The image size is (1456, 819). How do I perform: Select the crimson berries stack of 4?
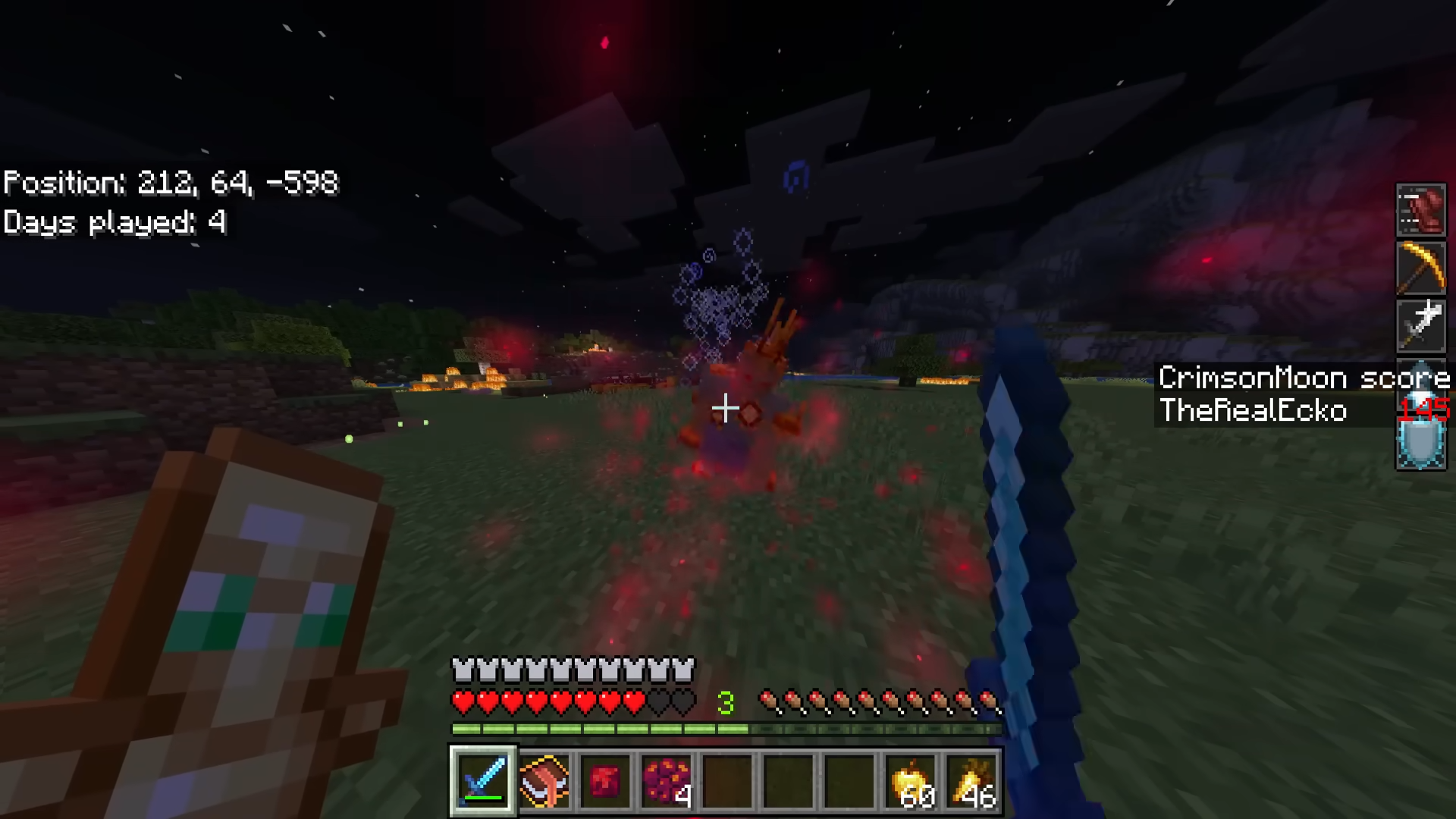coord(666,780)
